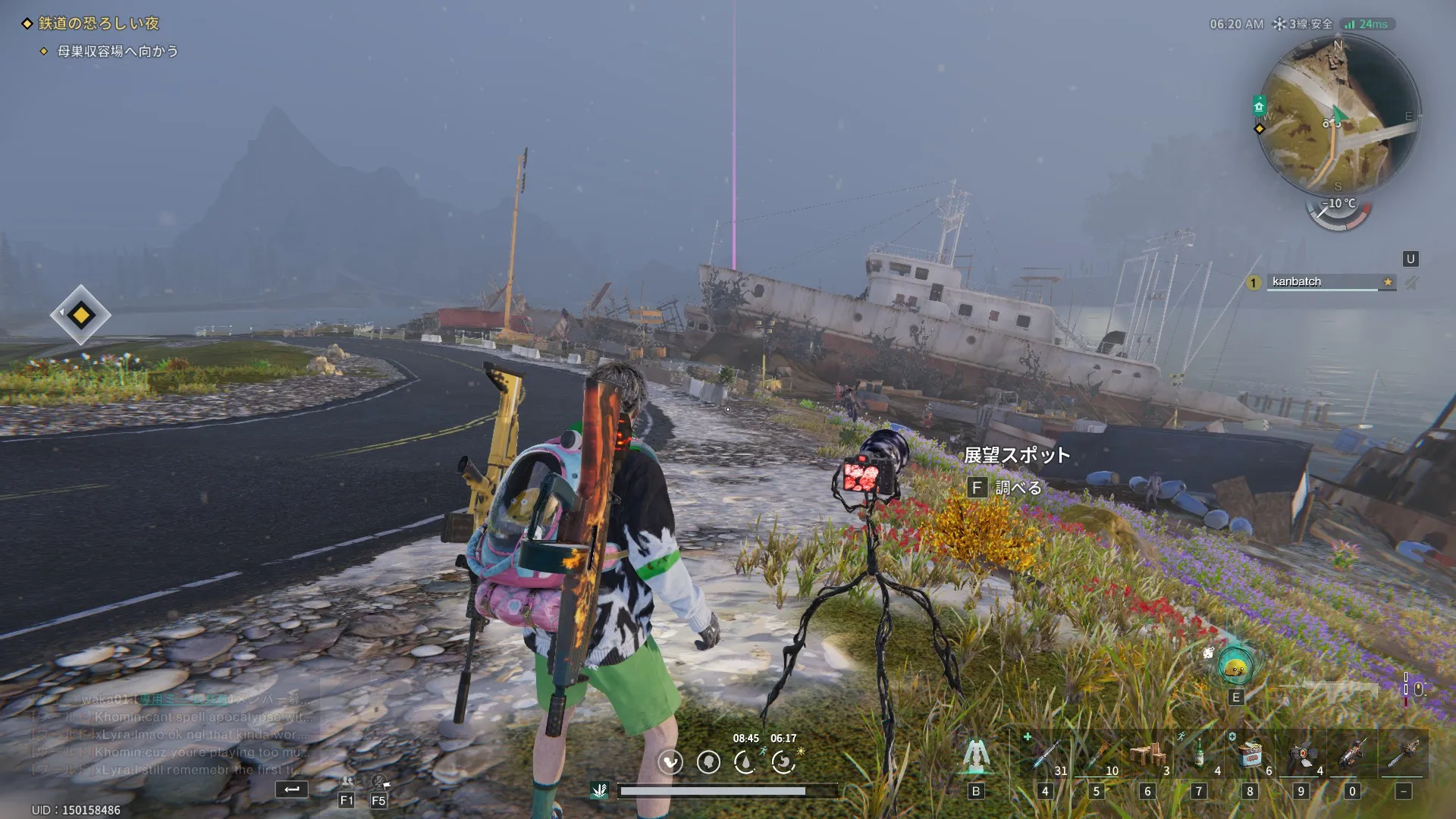Toggle the muted microphone icon beside kanbatch
Viewport: 1456px width, 819px height.
coord(1410,283)
